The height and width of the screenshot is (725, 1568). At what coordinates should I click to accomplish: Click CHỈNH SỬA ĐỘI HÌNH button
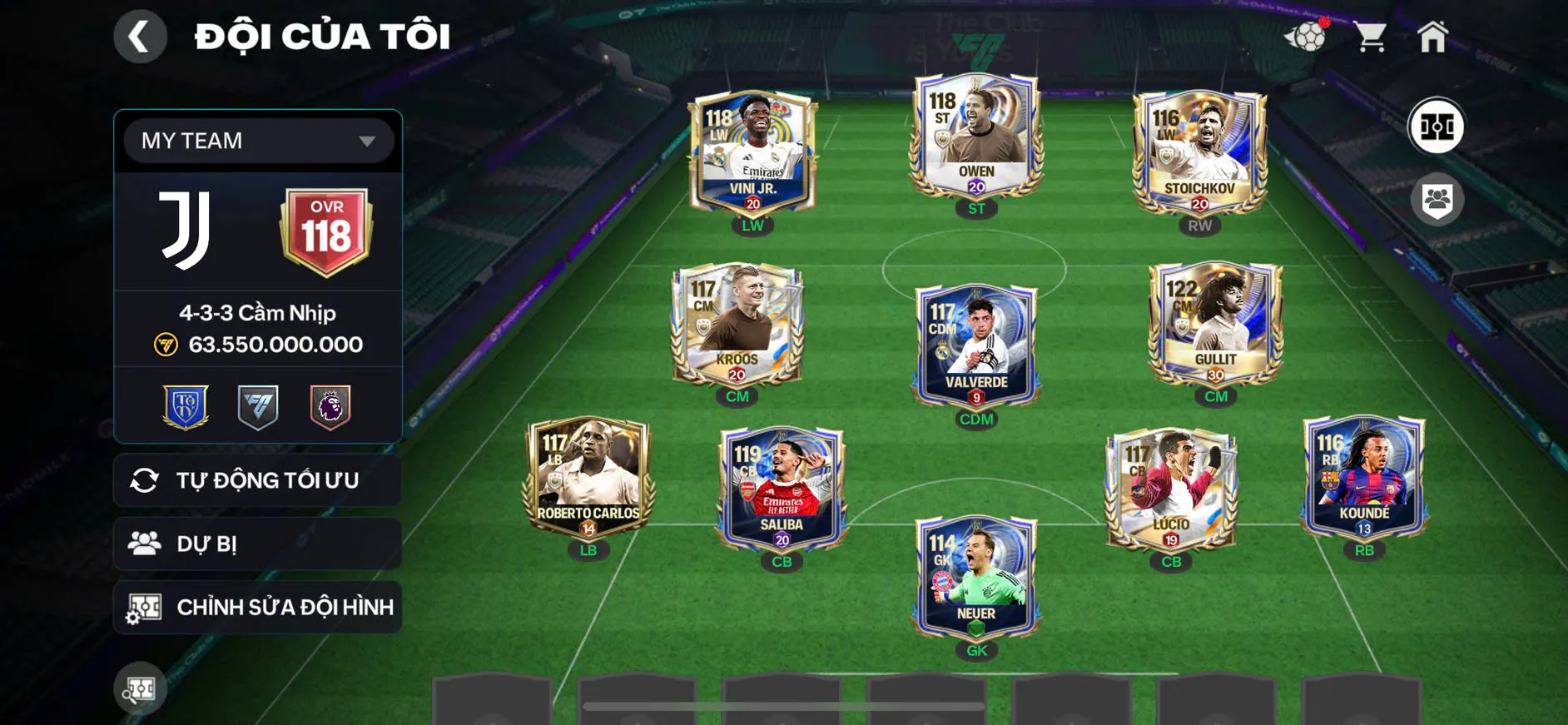(x=256, y=607)
